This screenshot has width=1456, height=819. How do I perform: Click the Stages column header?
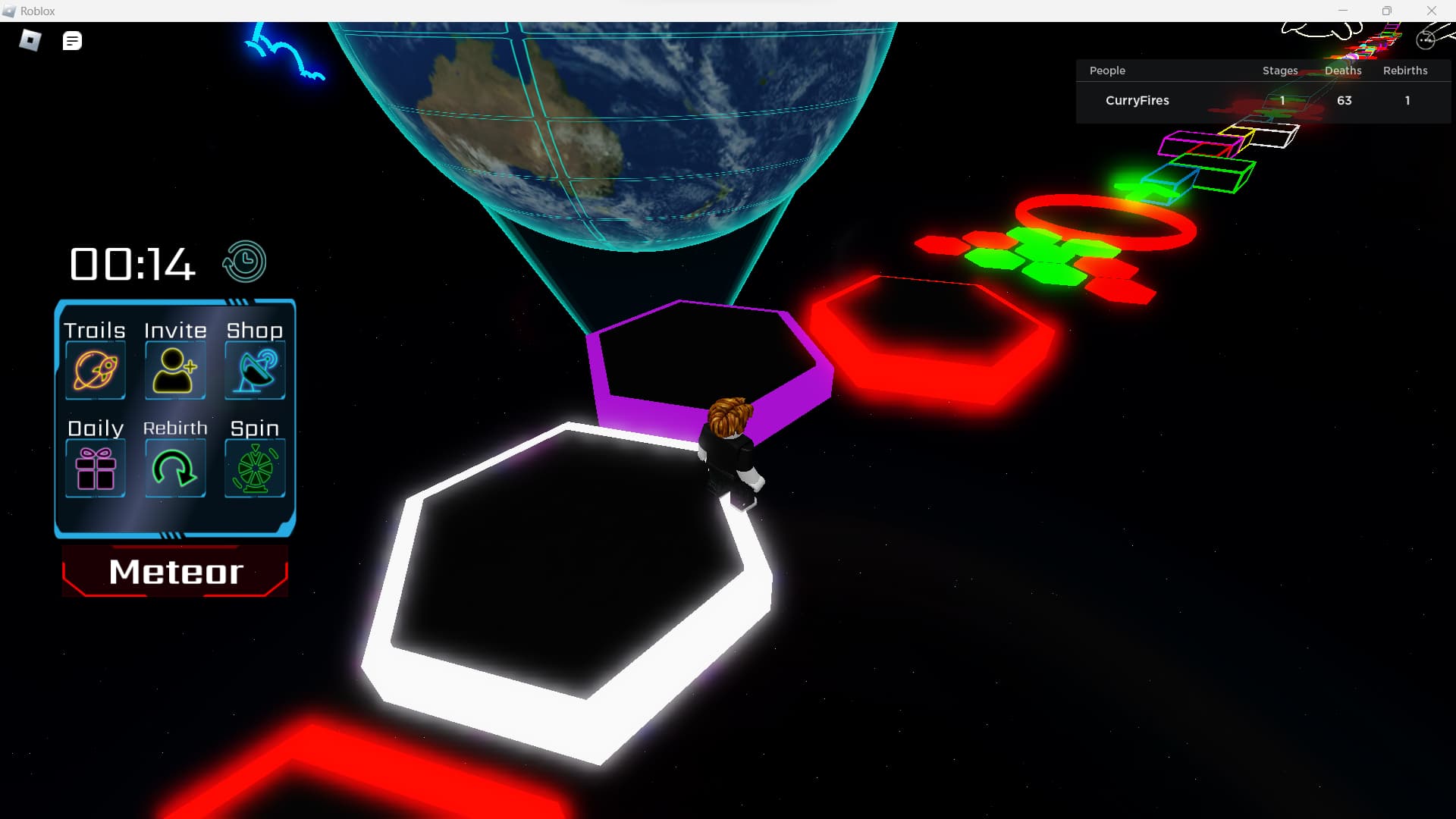pos(1279,71)
